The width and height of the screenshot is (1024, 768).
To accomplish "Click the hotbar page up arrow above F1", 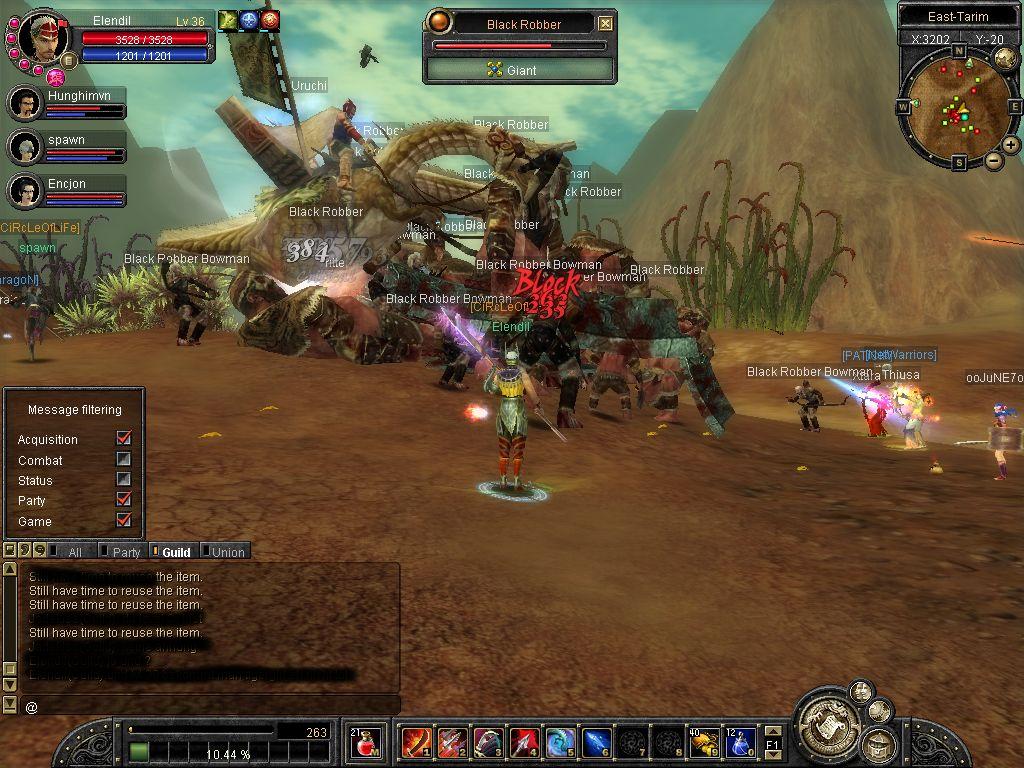I will [773, 732].
